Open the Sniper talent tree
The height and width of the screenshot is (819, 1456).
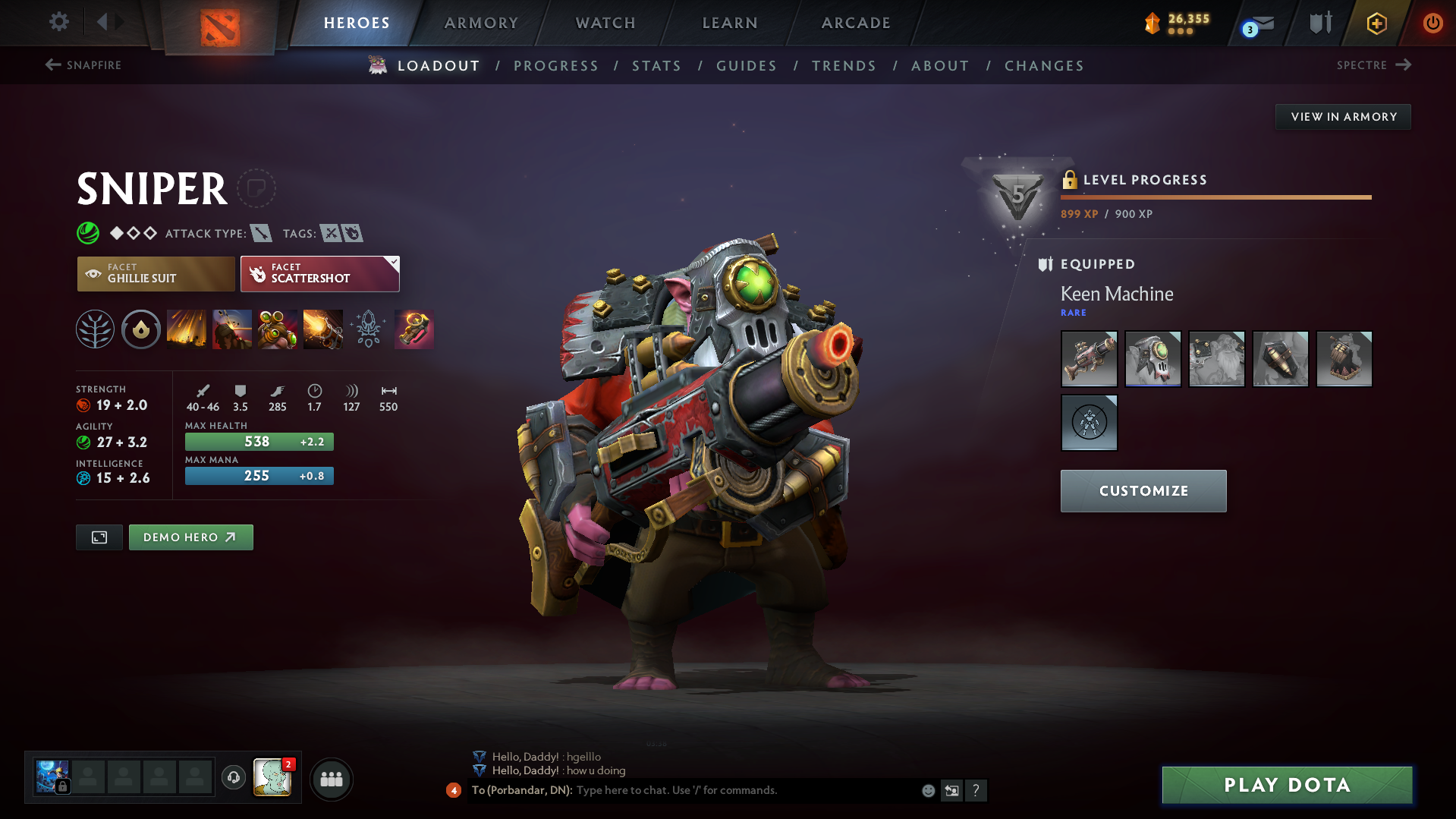(x=95, y=329)
